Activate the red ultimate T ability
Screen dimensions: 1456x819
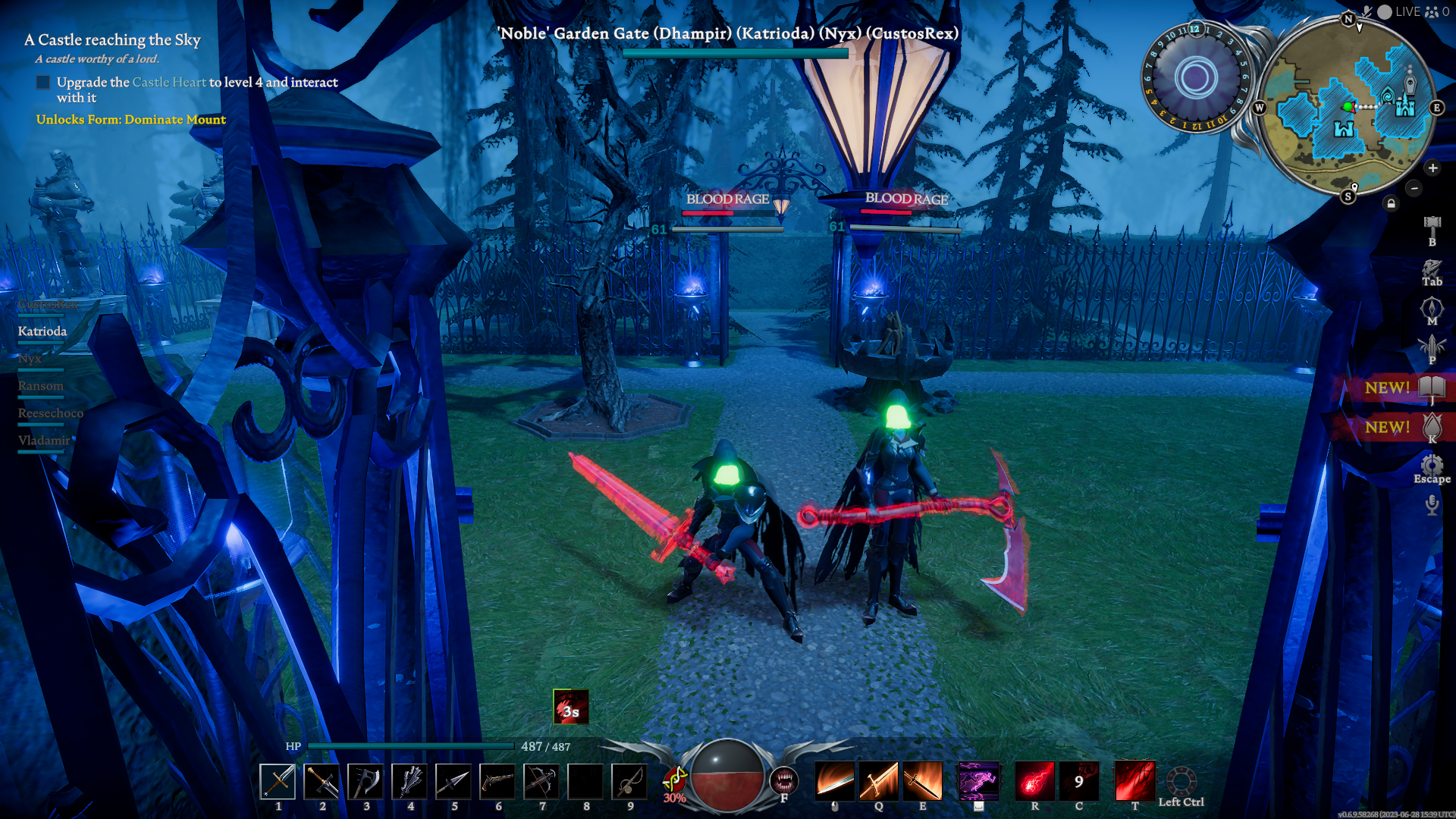[1134, 781]
